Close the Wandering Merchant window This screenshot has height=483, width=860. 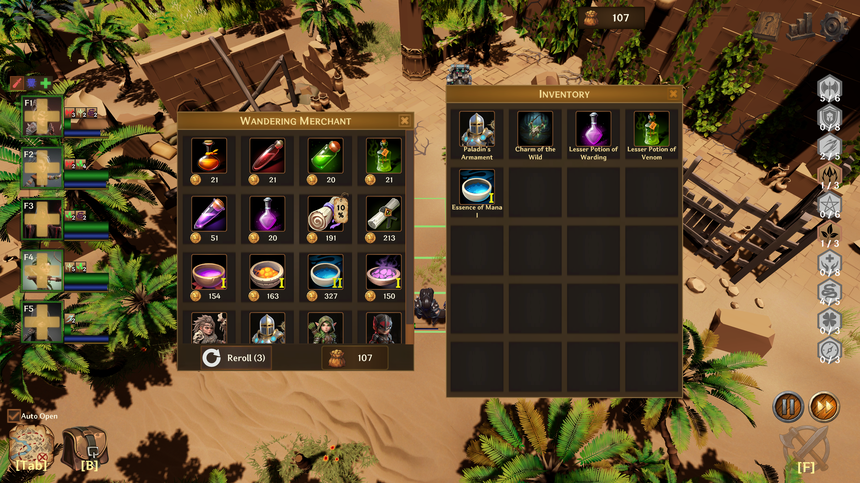pos(404,120)
